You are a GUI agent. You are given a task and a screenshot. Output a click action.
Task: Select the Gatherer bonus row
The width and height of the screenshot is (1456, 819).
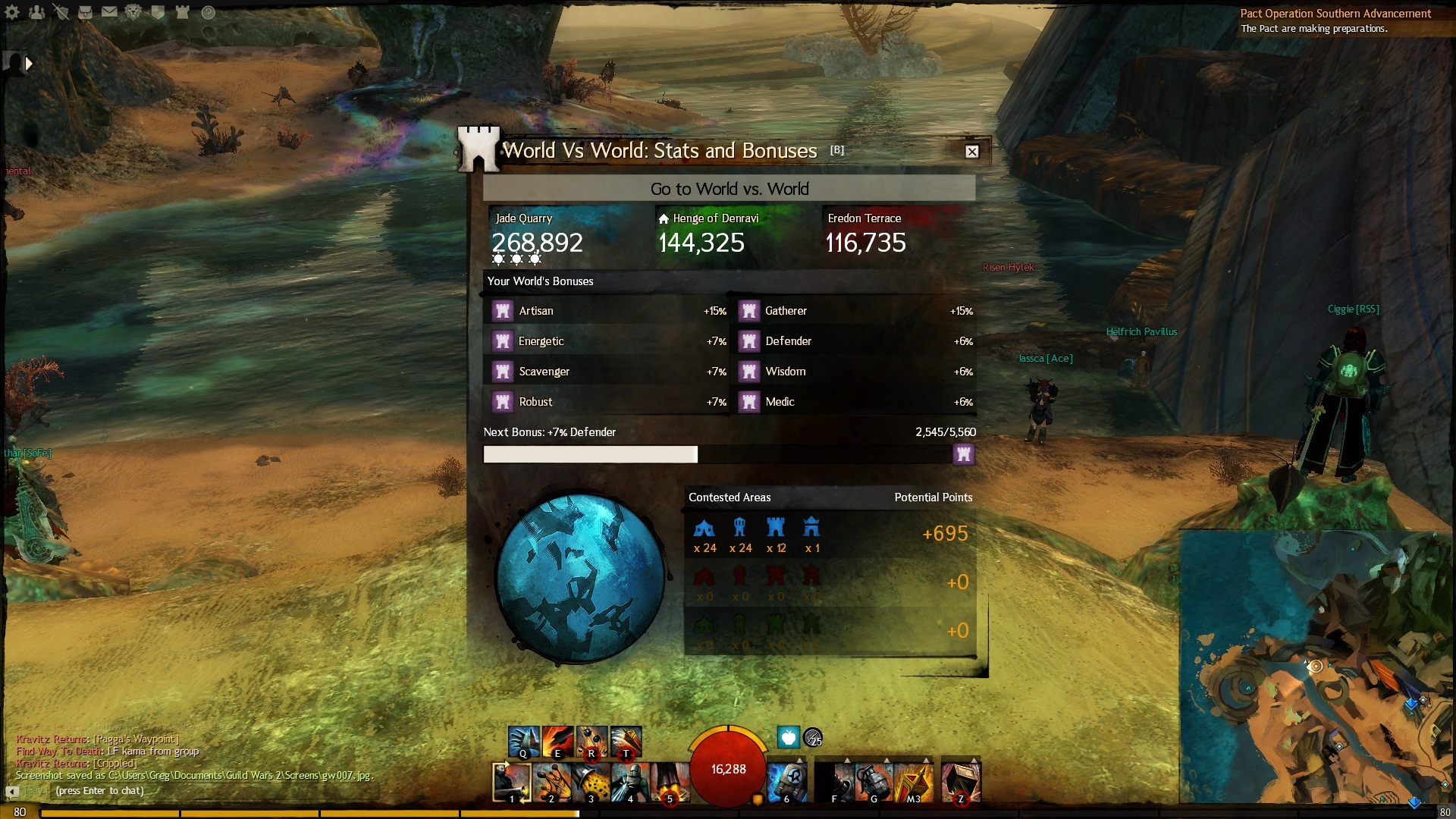pyautogui.click(x=853, y=311)
